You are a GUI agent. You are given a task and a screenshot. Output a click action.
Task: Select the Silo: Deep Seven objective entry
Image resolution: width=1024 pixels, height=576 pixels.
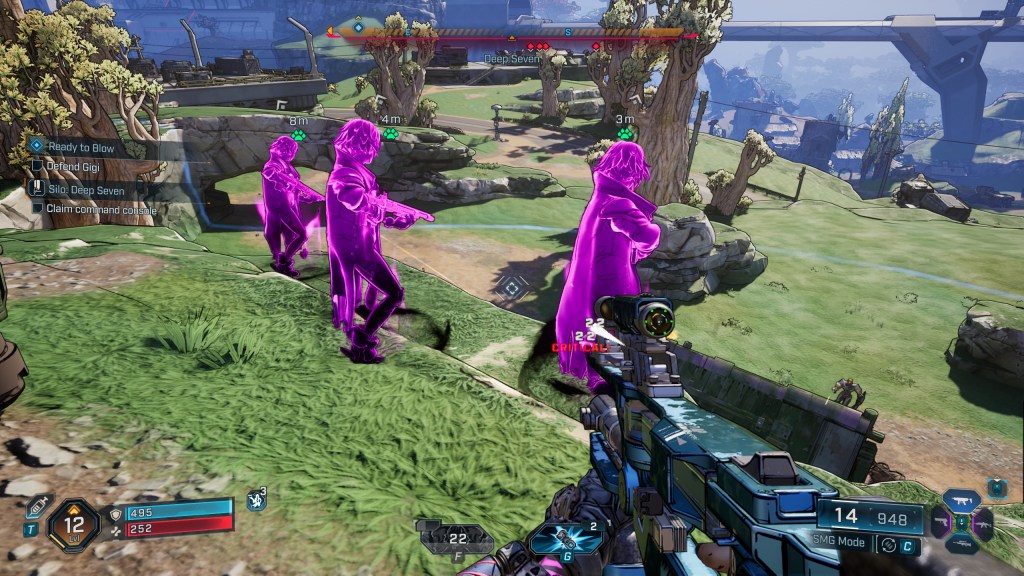coord(82,188)
